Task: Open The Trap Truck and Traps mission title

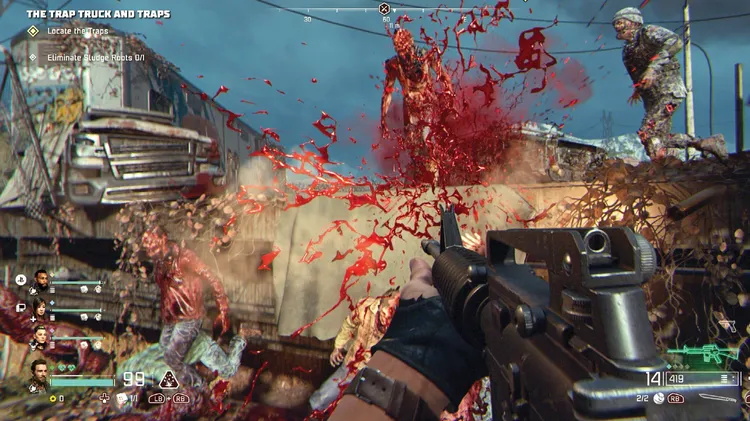Action: tap(98, 14)
